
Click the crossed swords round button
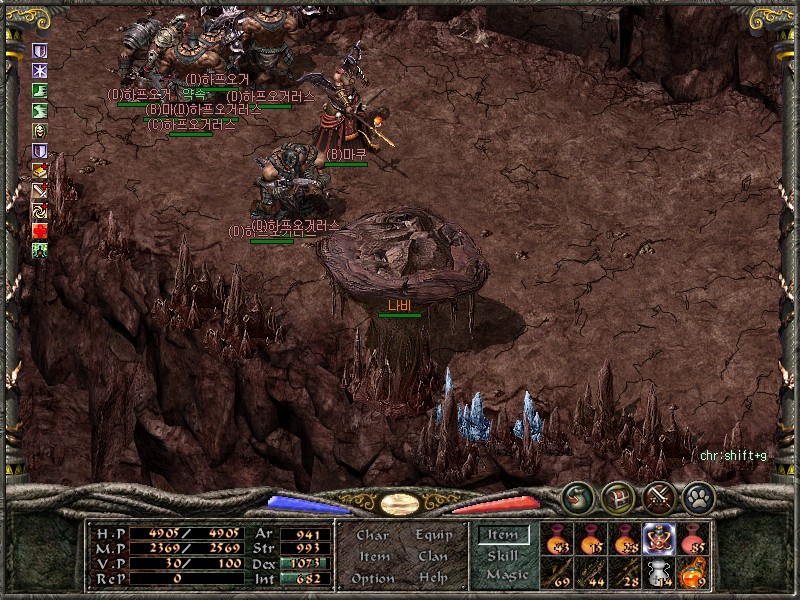tap(658, 497)
